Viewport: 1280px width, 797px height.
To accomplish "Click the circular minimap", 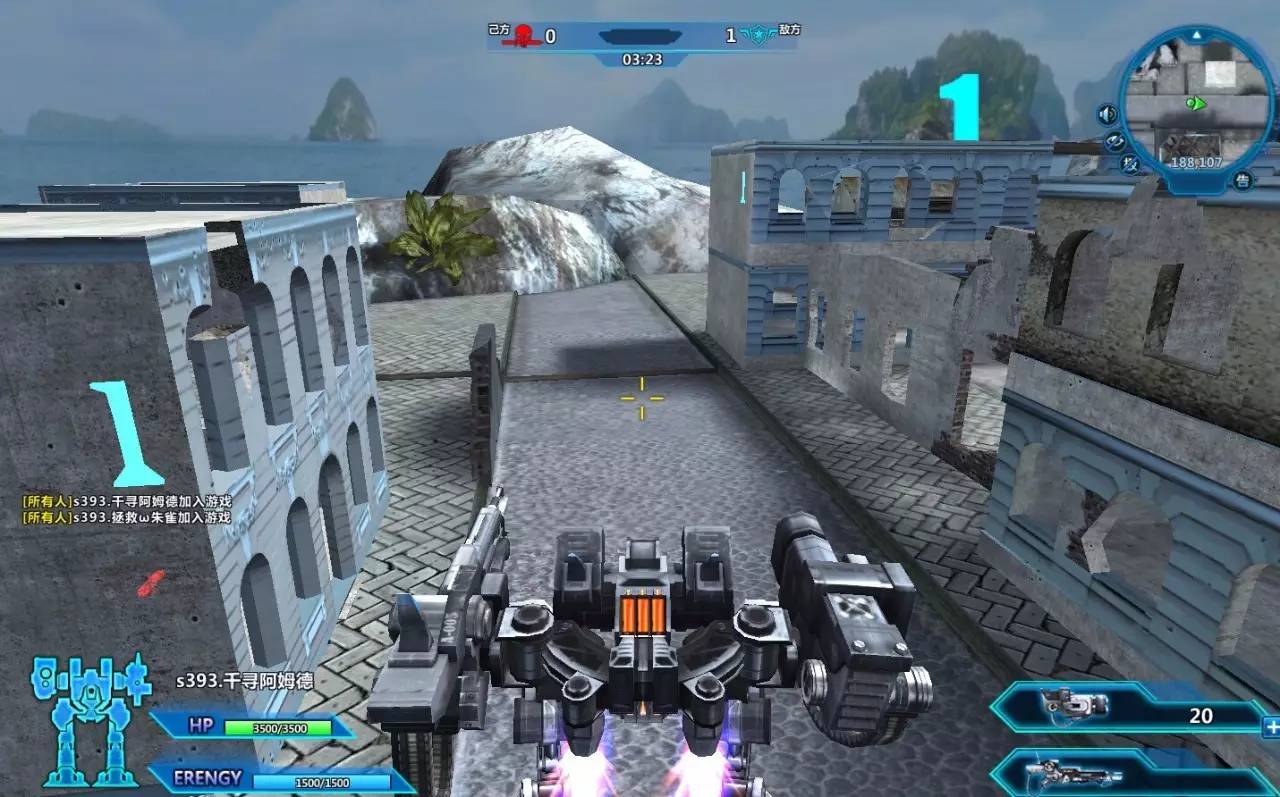I will (x=1195, y=100).
